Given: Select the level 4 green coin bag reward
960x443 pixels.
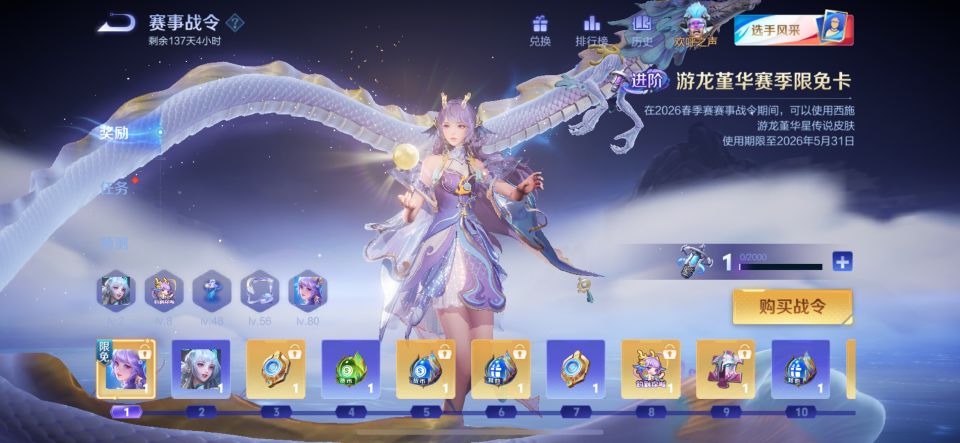Looking at the screenshot, I should click(351, 369).
